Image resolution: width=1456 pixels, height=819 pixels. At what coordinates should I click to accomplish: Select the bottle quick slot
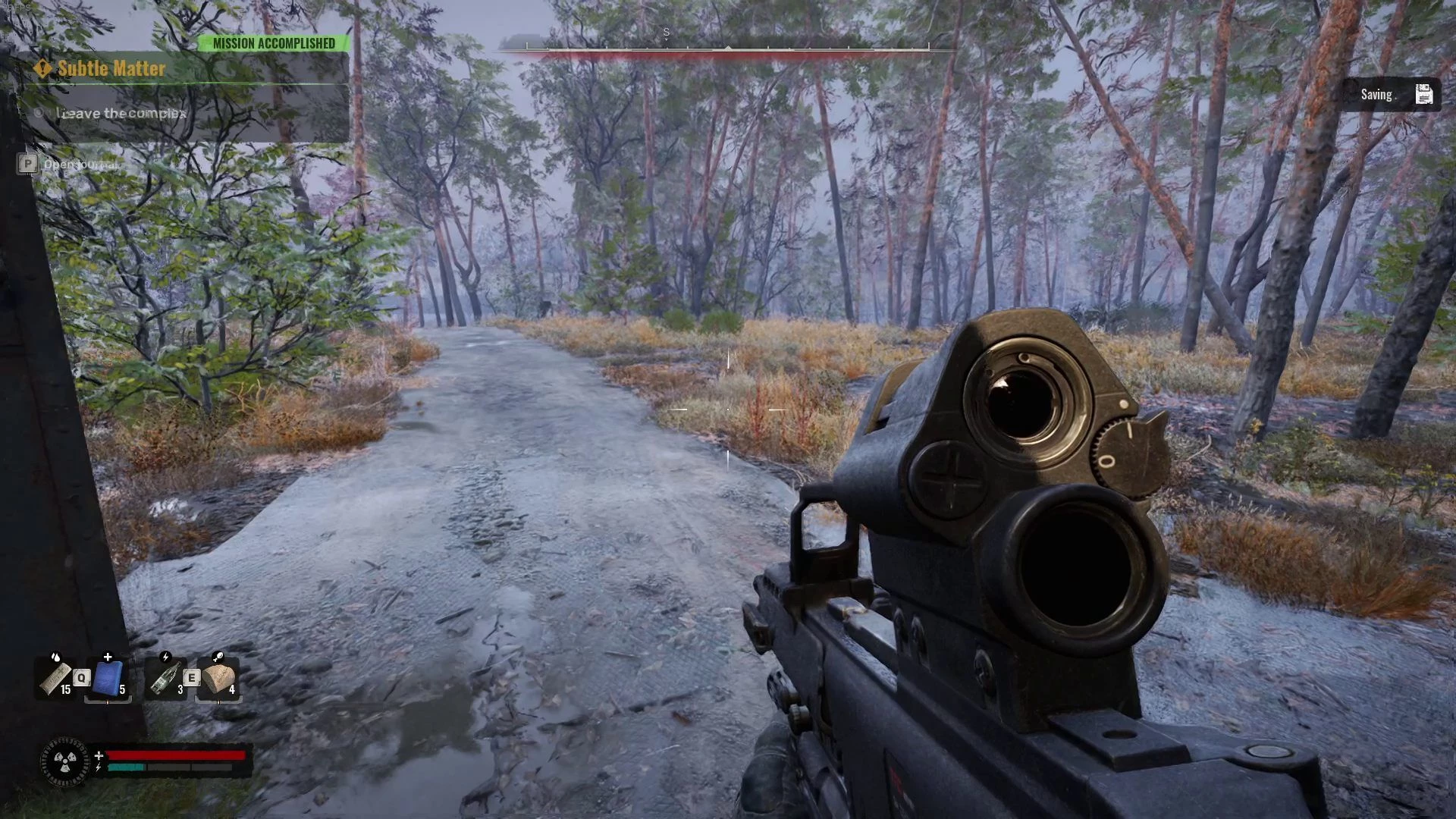coord(165,678)
